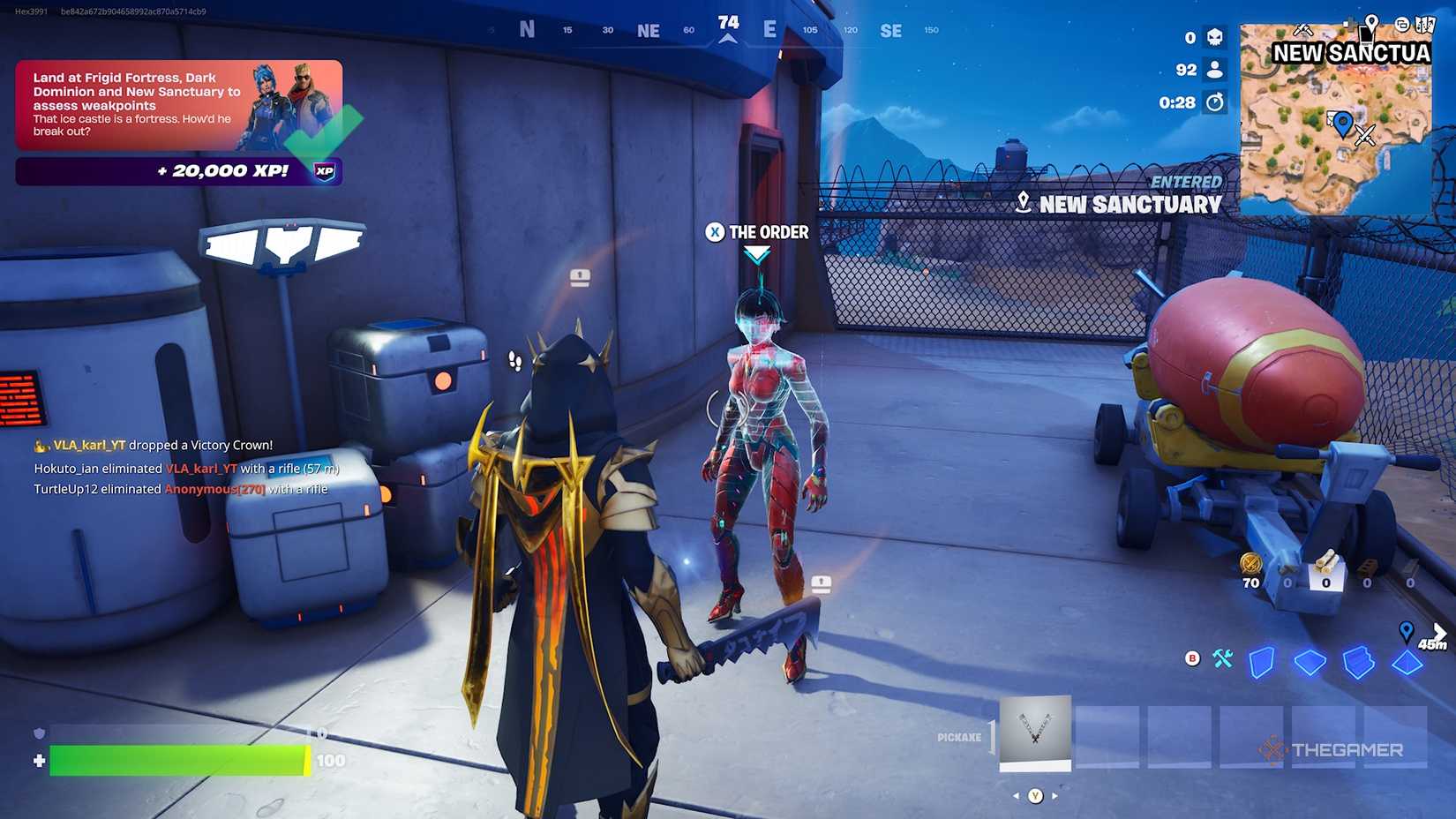Select the stairs build piece icon
The image size is (1456, 819).
tap(1358, 662)
